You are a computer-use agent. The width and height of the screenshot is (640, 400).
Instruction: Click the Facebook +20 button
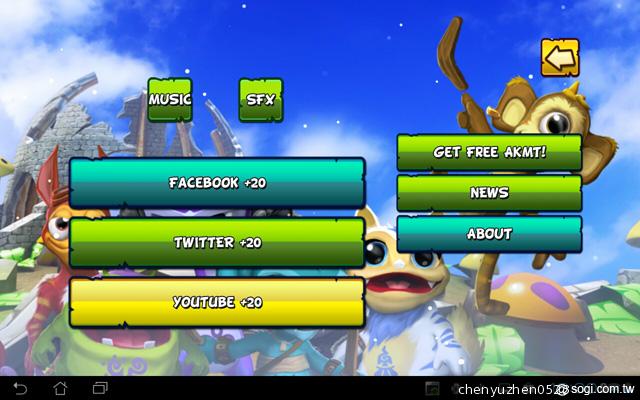(217, 183)
